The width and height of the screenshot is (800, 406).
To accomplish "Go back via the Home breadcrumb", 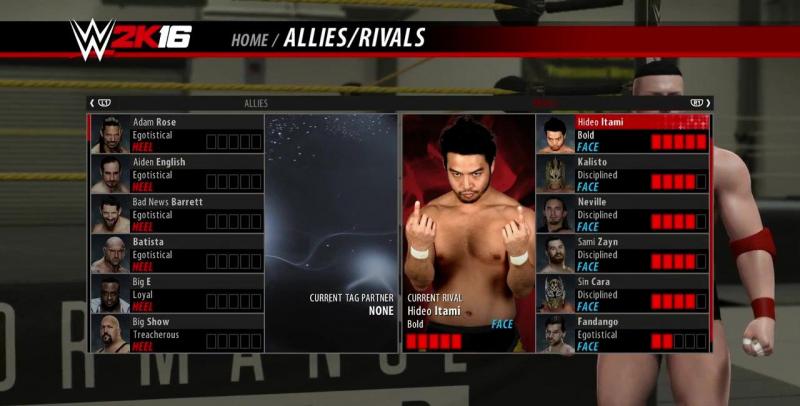I will pyautogui.click(x=249, y=40).
